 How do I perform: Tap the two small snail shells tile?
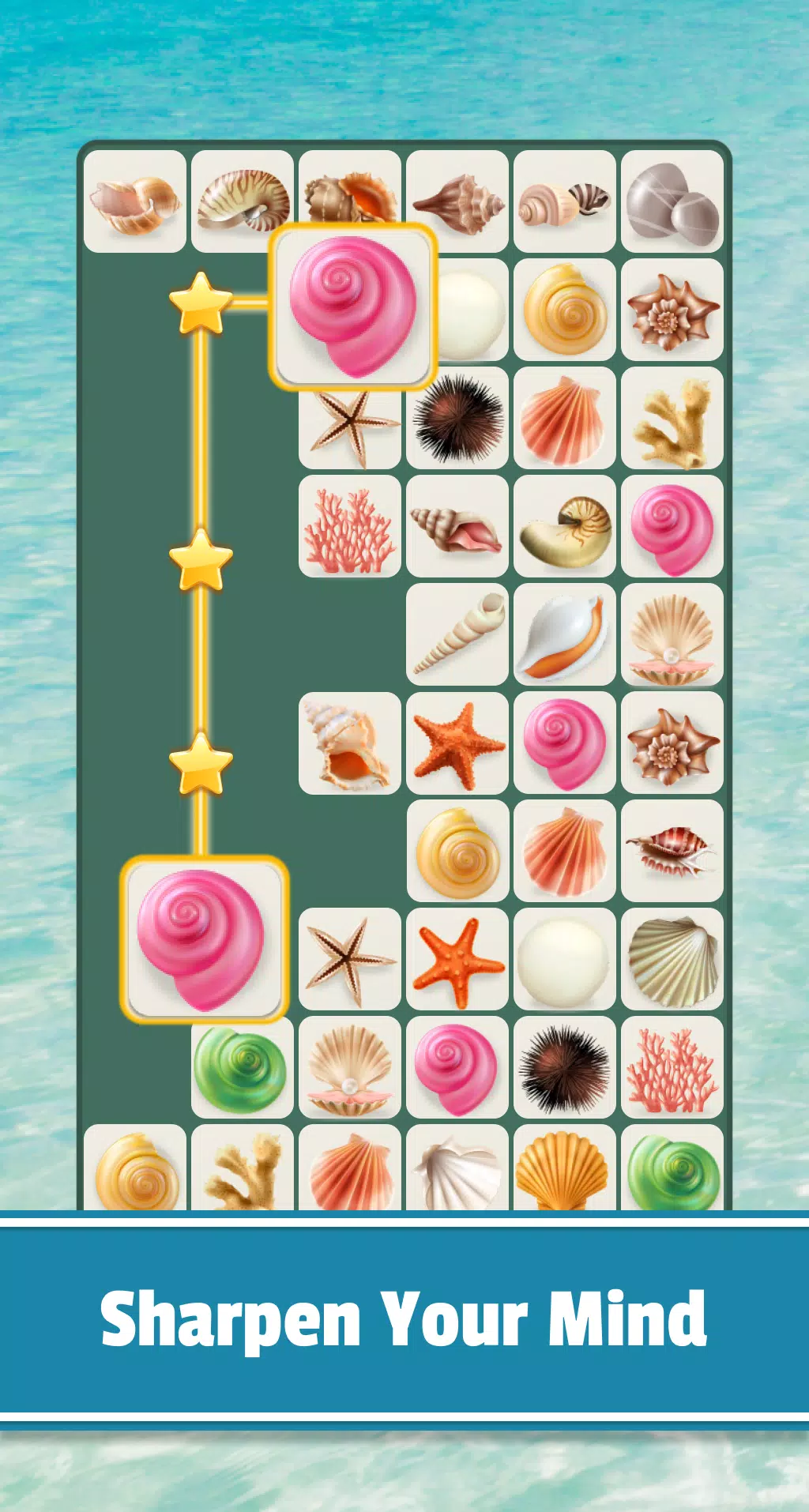click(x=565, y=201)
